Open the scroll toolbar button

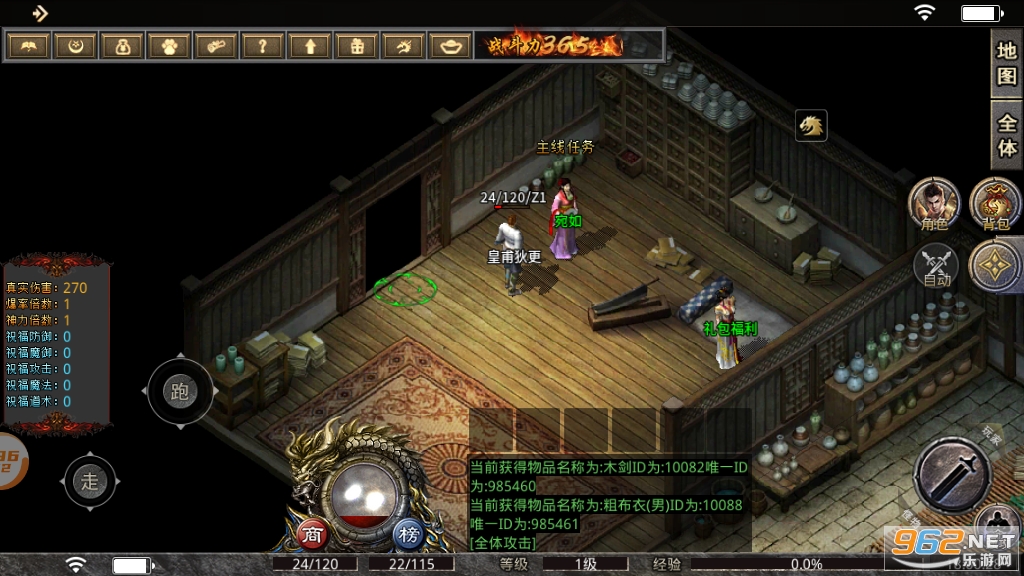tap(216, 46)
